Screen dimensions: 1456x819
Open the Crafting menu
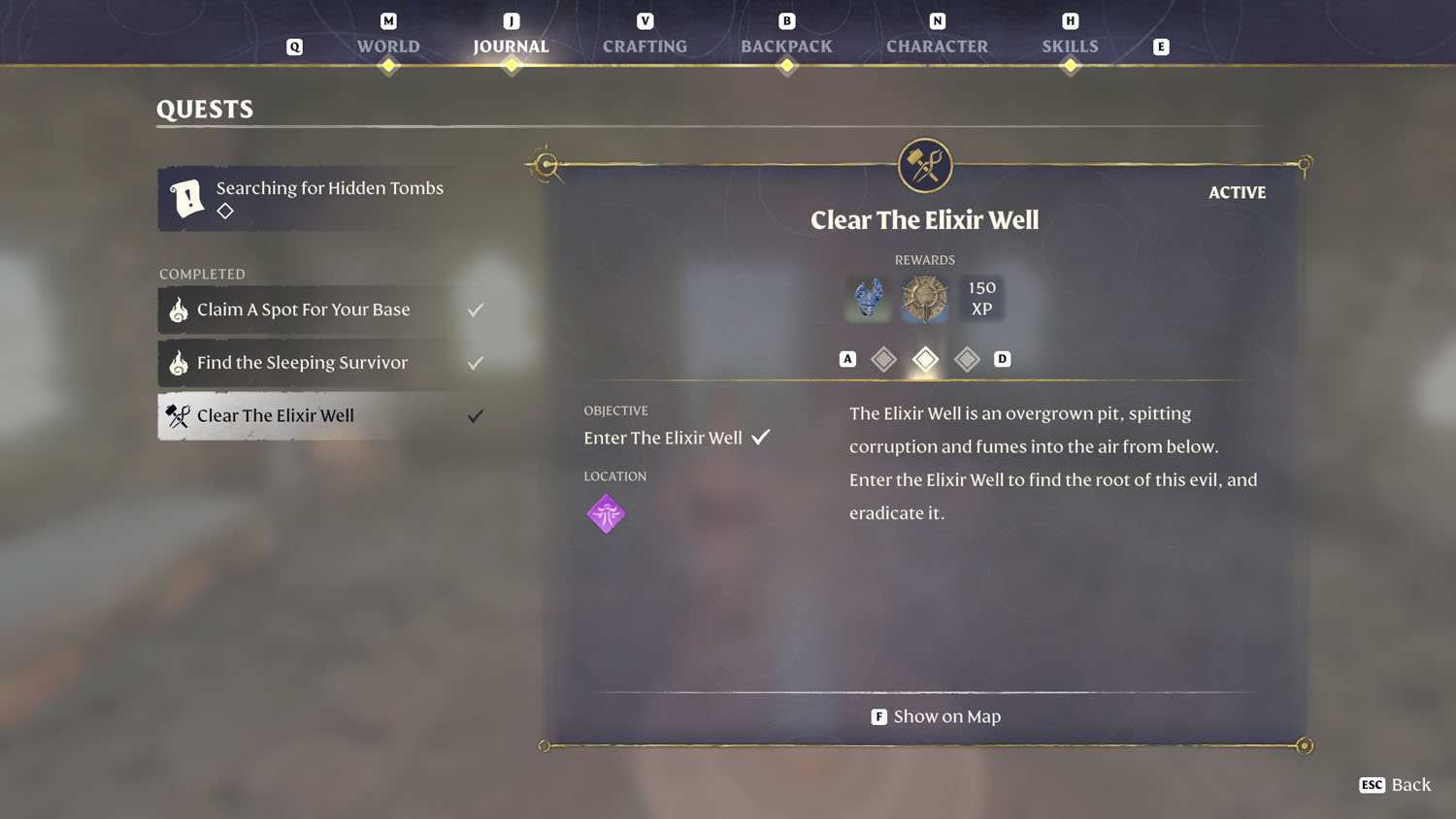tap(644, 46)
